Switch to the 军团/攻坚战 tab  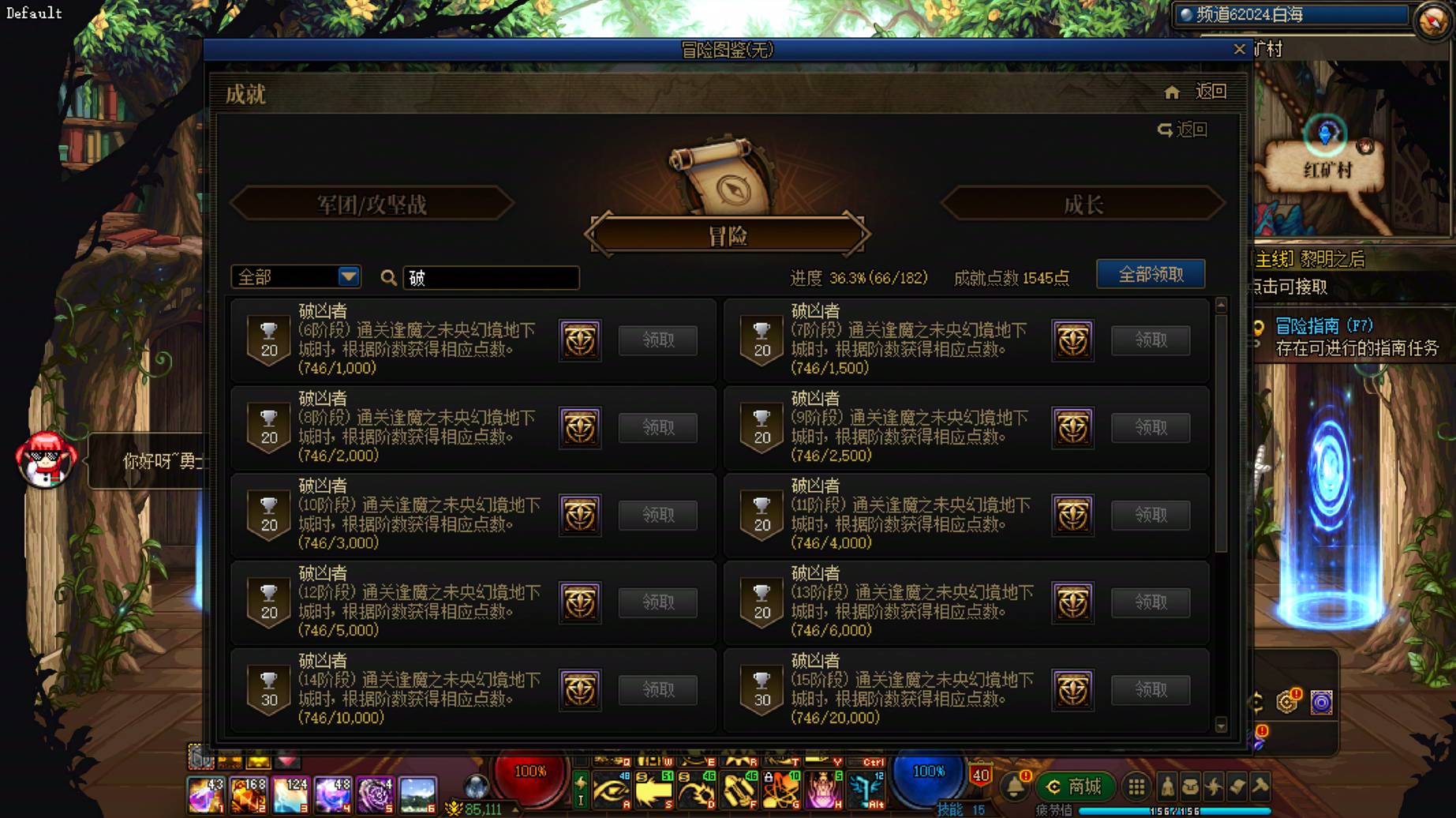(372, 203)
